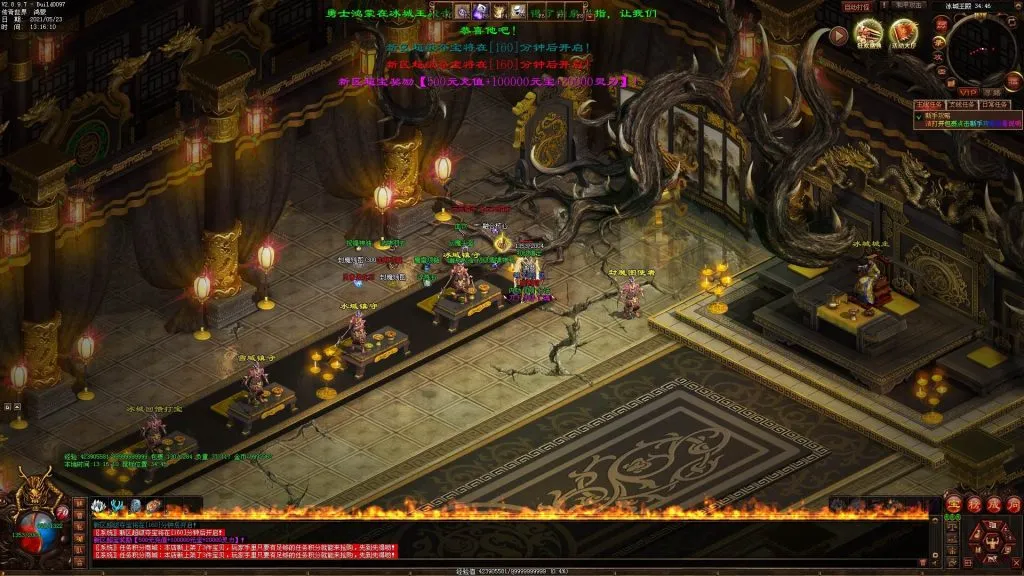Select the white lotus item in quickbar

100,505
